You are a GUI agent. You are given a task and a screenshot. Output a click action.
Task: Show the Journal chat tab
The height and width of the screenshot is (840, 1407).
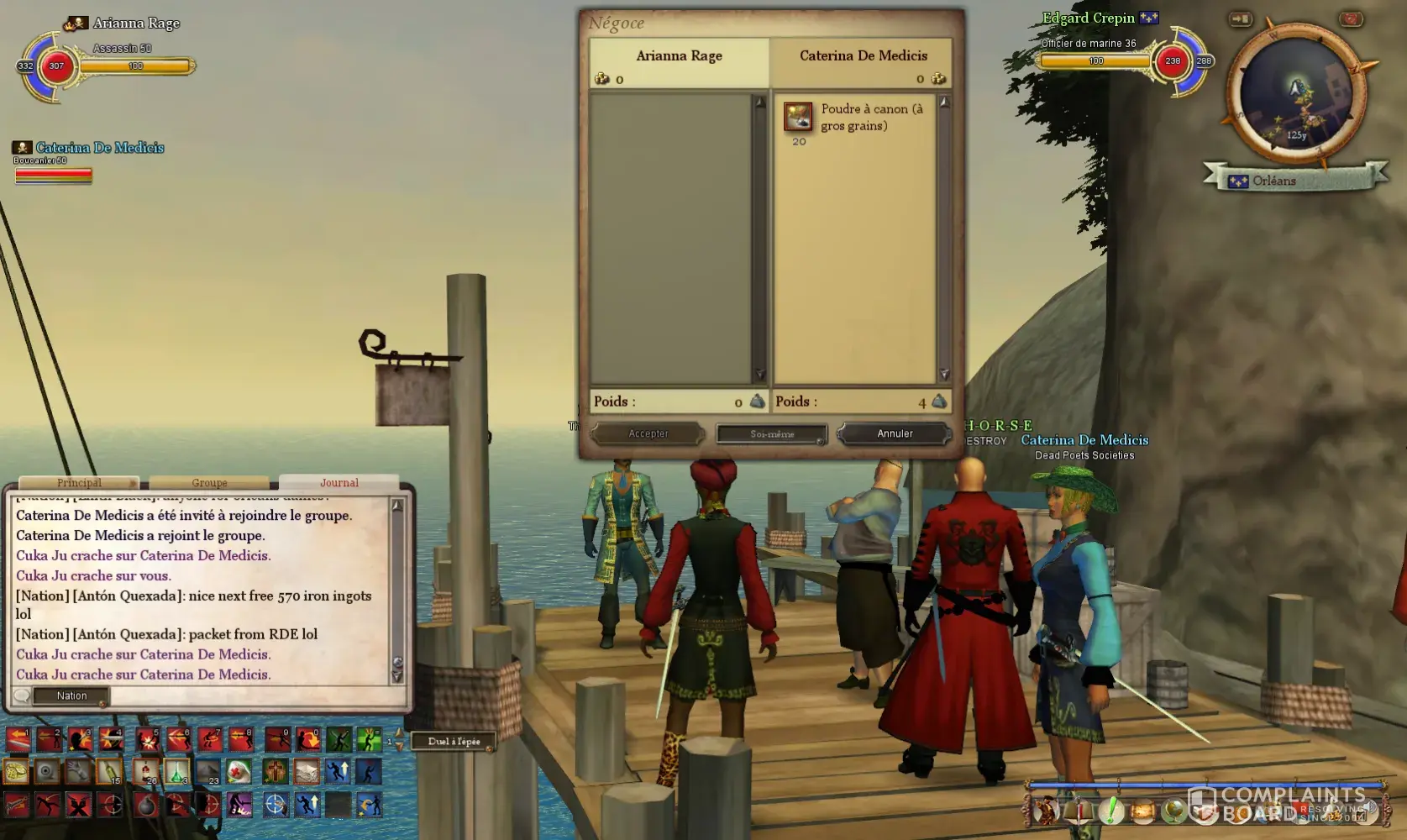[339, 483]
